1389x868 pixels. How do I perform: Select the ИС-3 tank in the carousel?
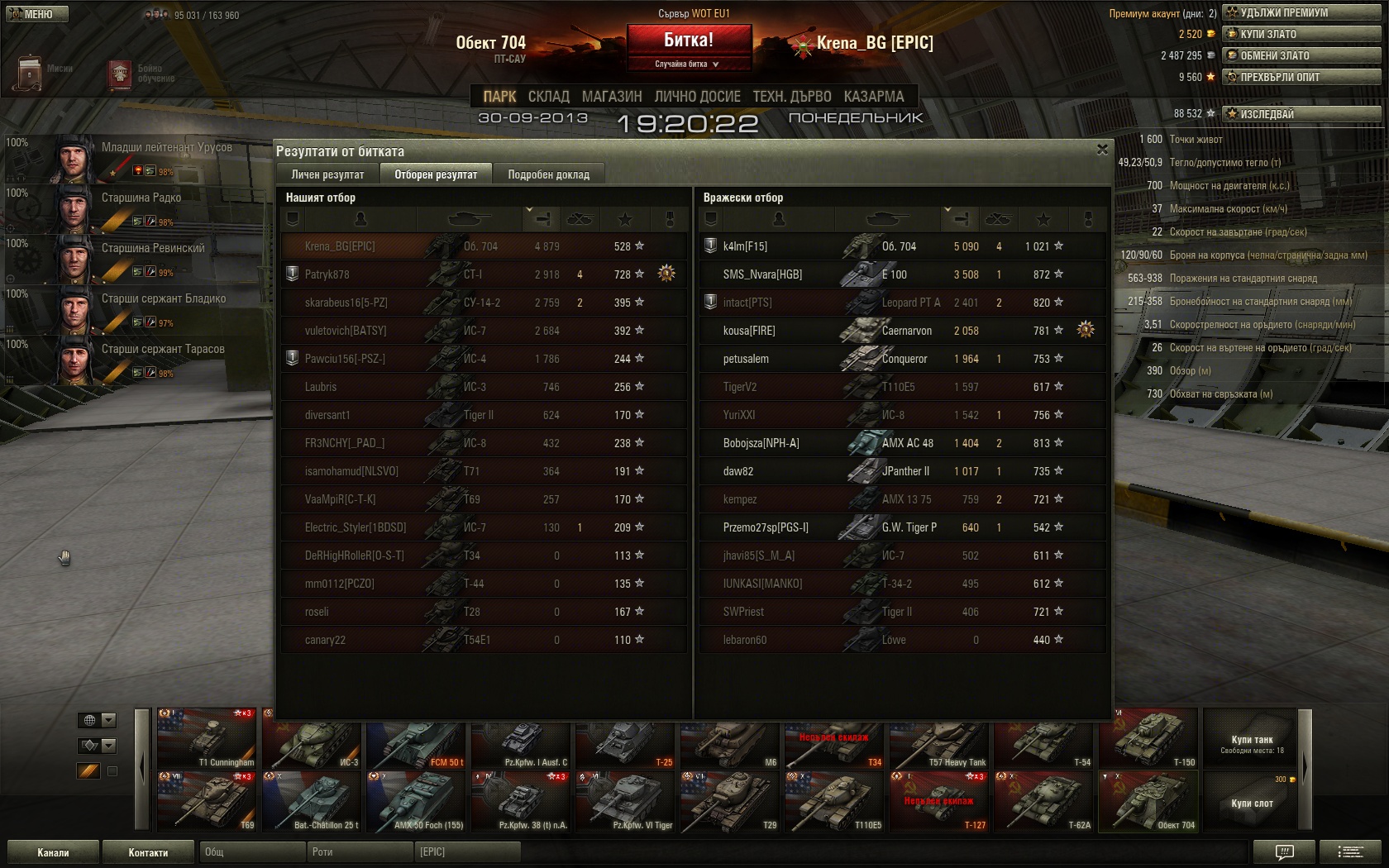point(312,740)
